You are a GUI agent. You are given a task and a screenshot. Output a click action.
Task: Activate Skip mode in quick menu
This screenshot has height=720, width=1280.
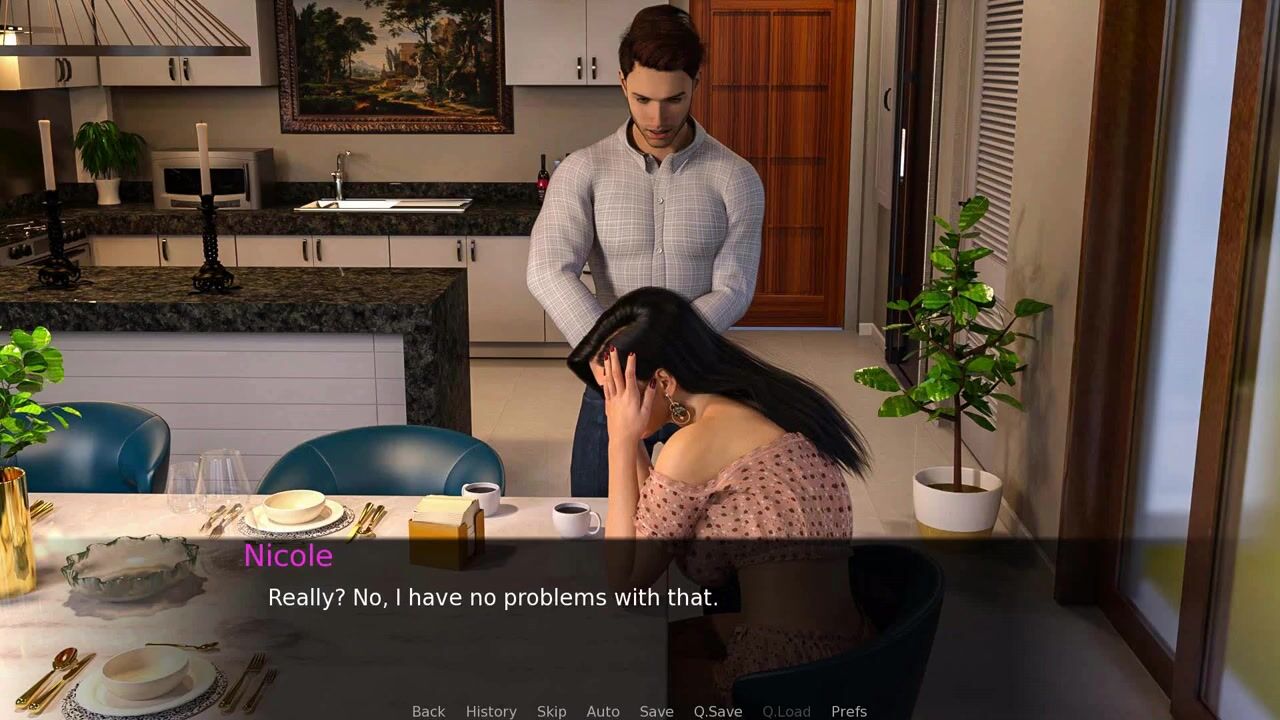tap(551, 711)
